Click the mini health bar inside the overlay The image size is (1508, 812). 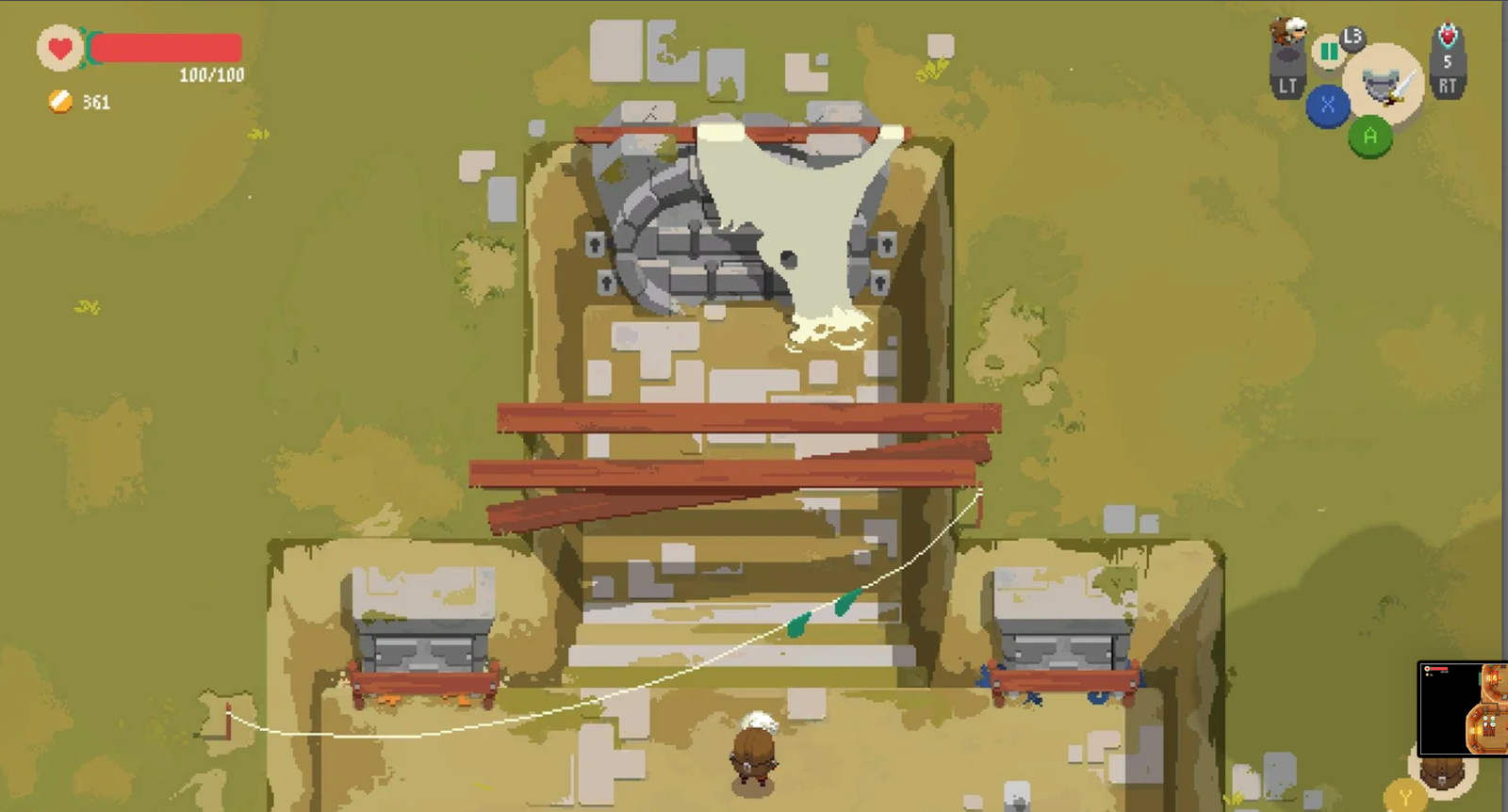click(x=1439, y=668)
